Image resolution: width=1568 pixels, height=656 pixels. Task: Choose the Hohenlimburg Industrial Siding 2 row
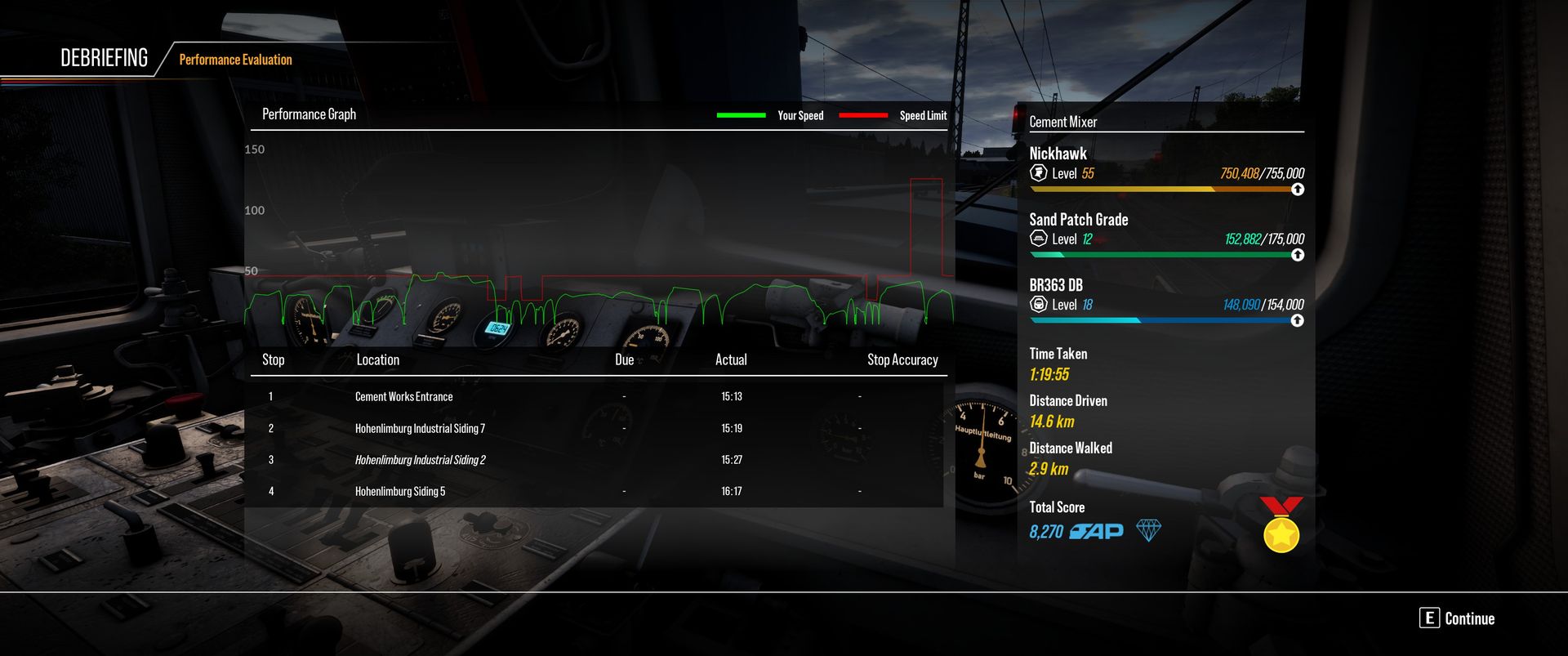420,460
